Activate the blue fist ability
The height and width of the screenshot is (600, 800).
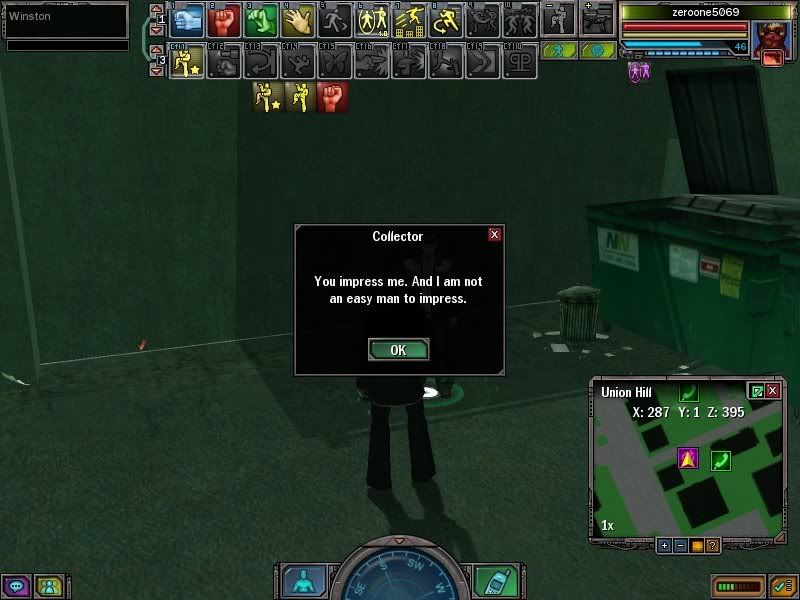[187, 20]
